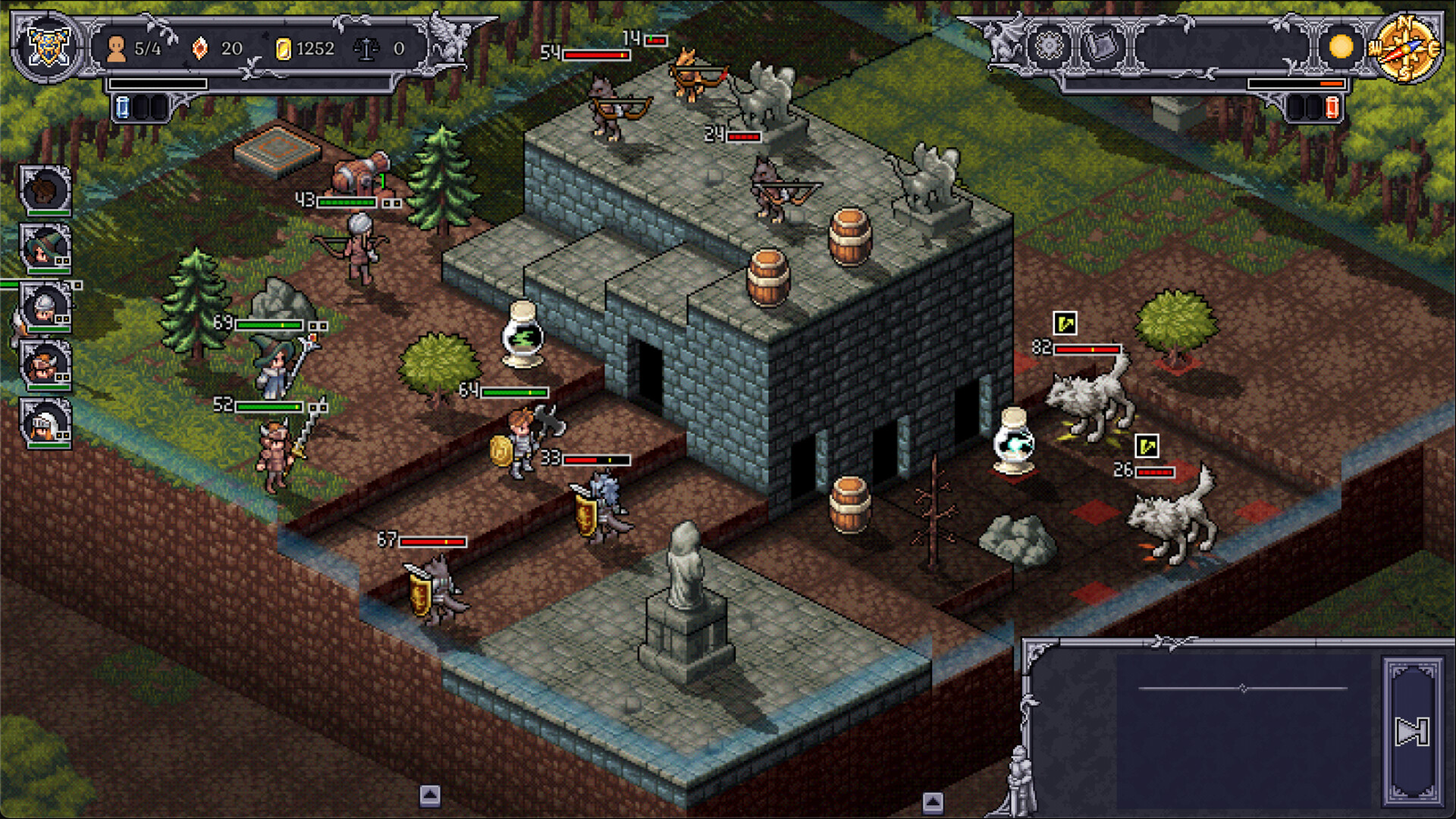This screenshot has width=1456, height=819.
Task: Select the witch-hat character portrait
Action: tap(45, 246)
